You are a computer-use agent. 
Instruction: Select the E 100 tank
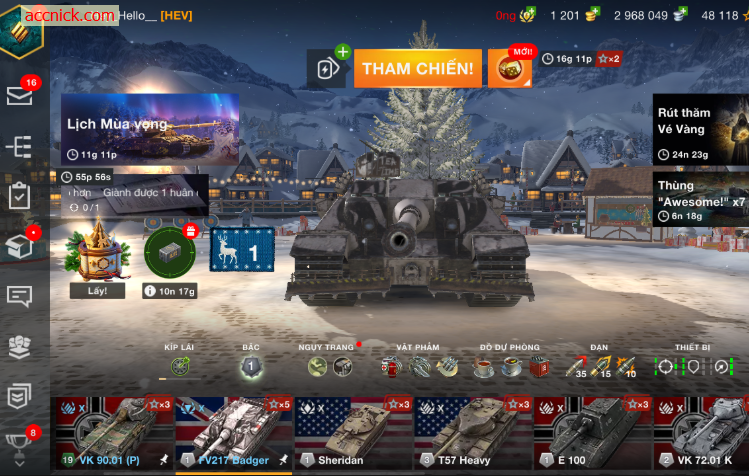(593, 432)
